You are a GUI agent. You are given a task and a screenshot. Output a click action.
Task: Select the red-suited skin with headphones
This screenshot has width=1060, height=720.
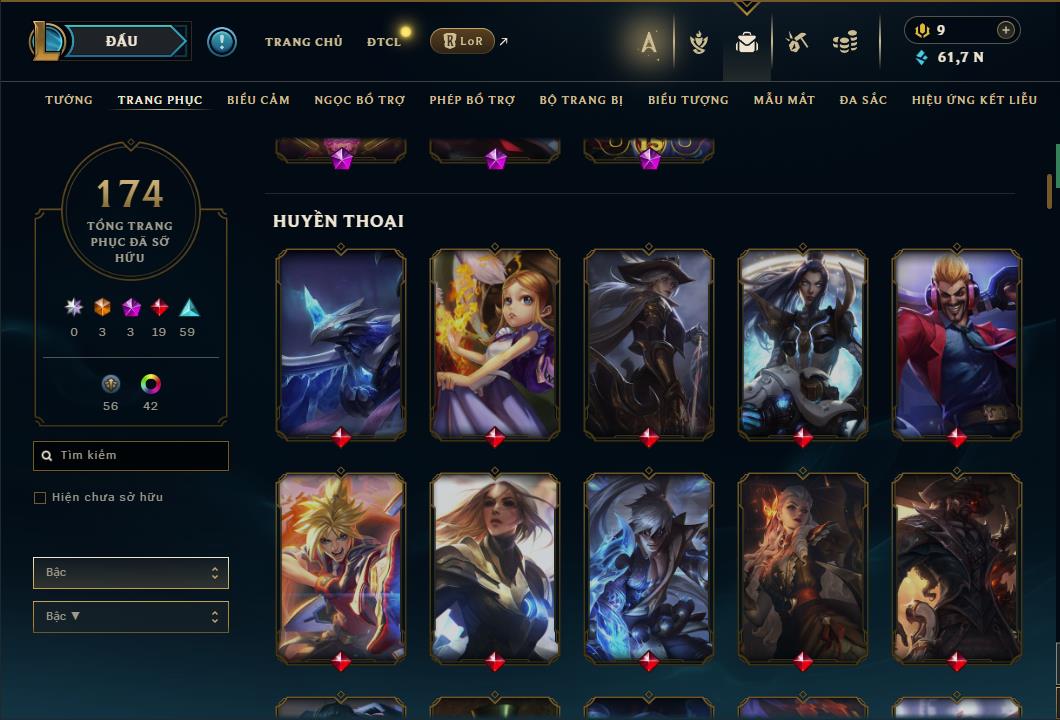957,342
